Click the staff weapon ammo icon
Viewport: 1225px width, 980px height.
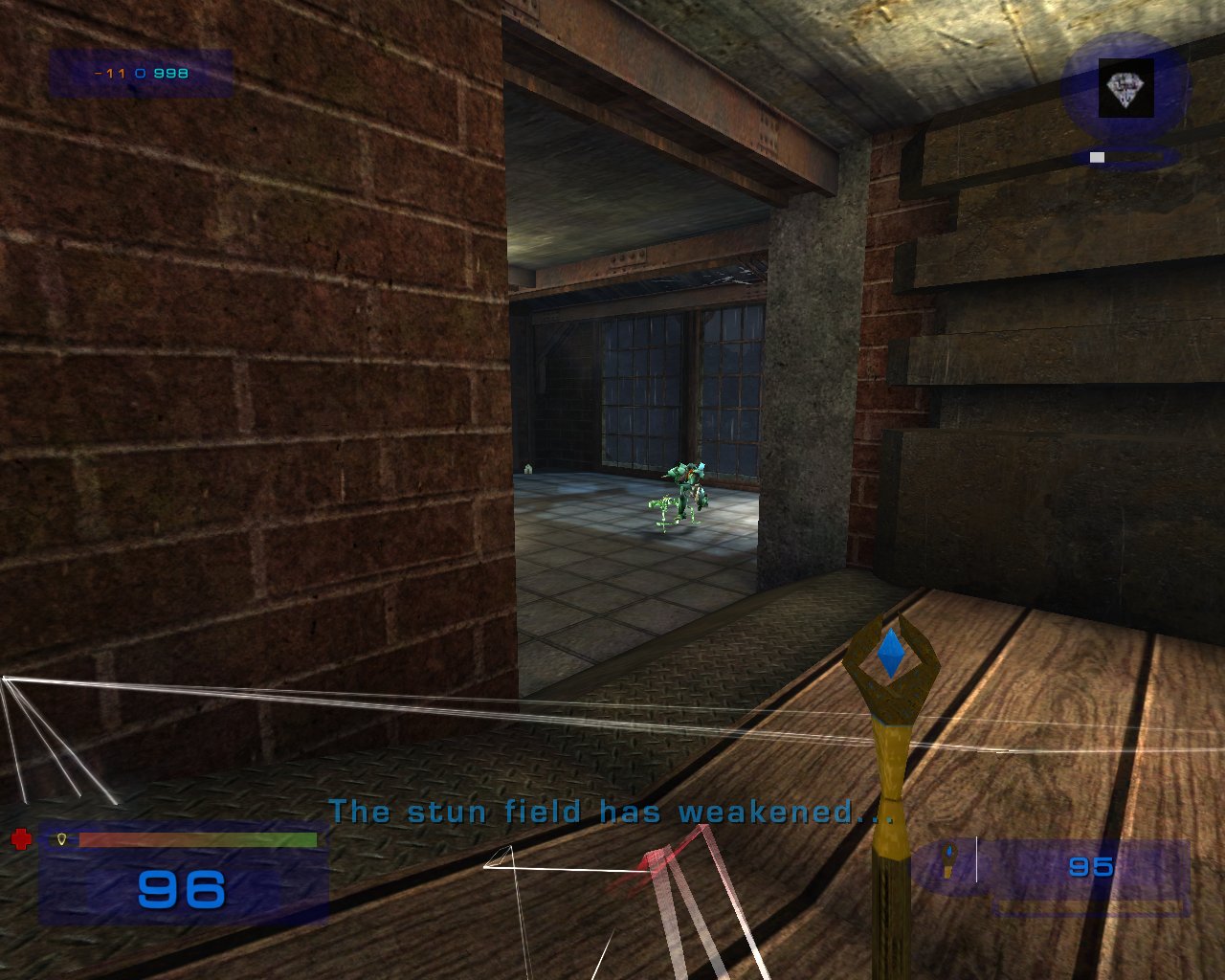tap(948, 858)
